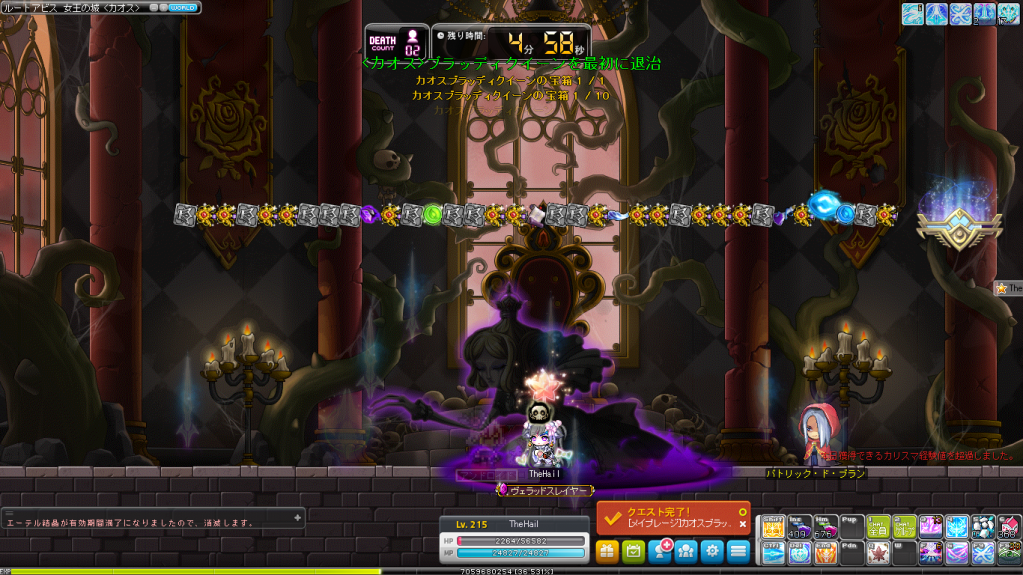
Task: Open the yellow gift box menu
Action: click(x=607, y=550)
